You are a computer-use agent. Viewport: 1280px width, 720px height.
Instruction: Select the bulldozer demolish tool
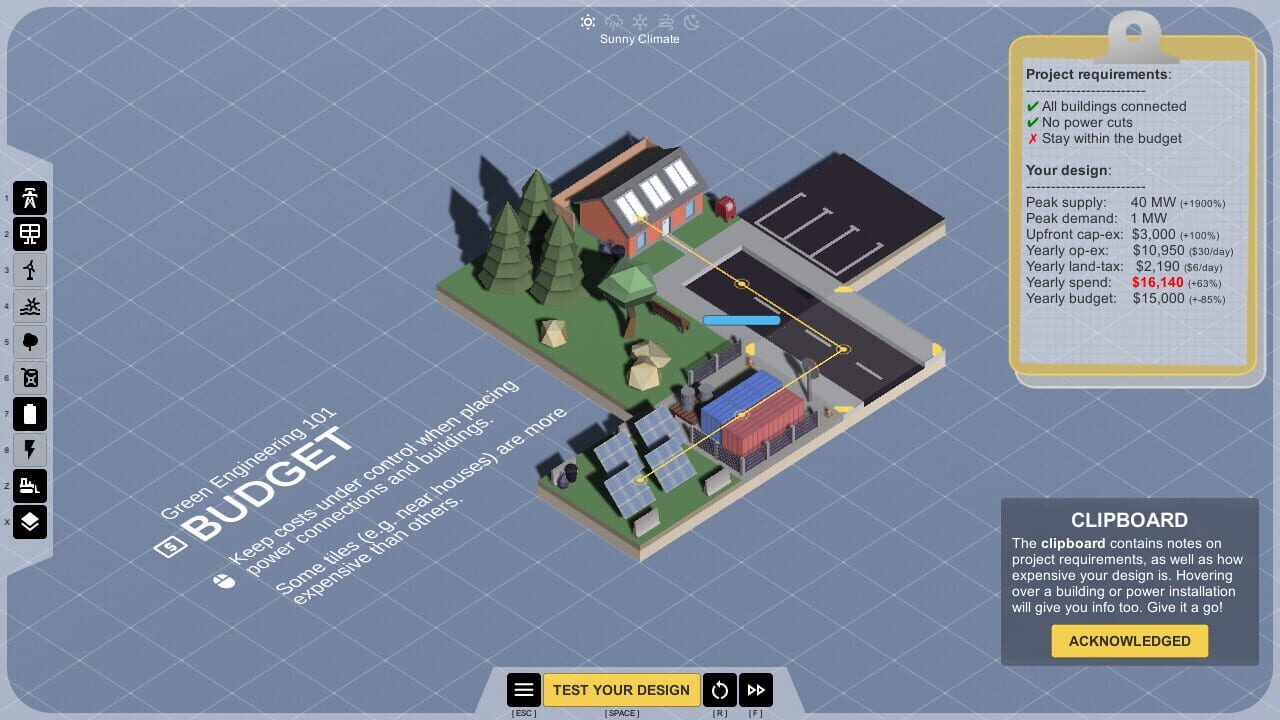point(30,486)
